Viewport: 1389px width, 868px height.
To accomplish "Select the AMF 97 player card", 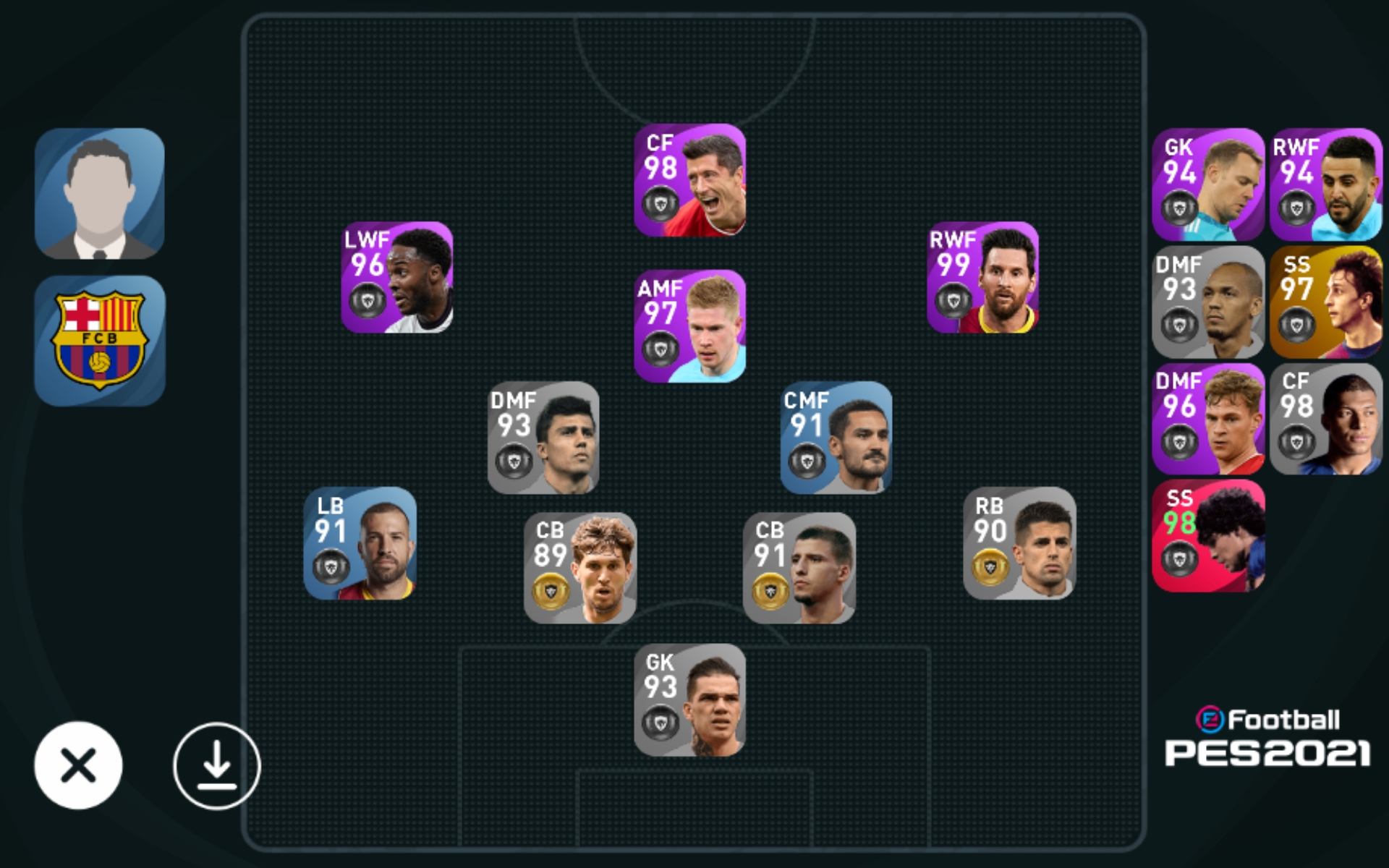I will click(689, 326).
